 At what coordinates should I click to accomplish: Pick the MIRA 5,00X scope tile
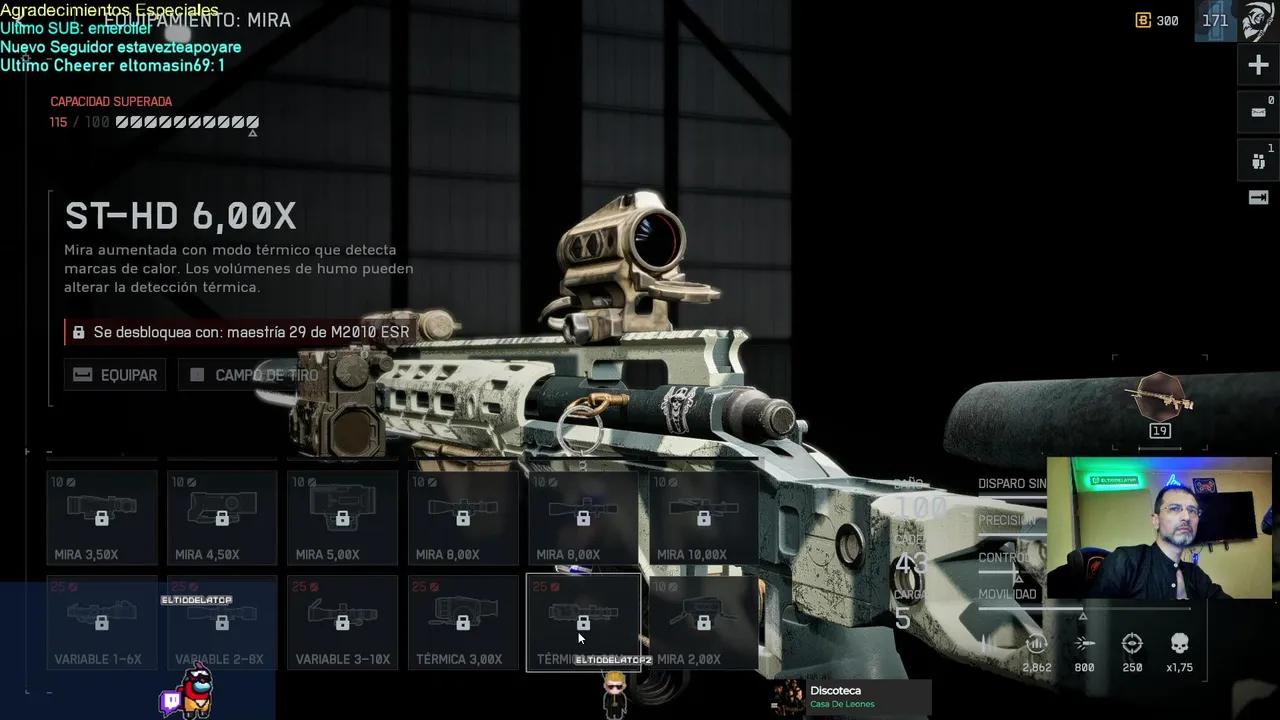click(x=342, y=518)
